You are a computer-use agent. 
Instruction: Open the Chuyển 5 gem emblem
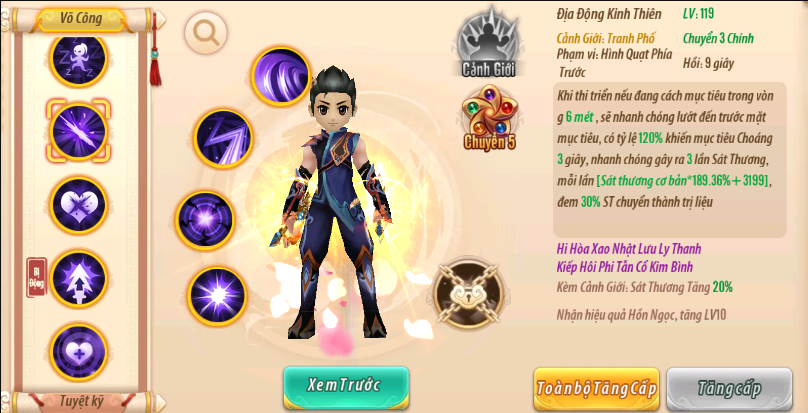[490, 117]
